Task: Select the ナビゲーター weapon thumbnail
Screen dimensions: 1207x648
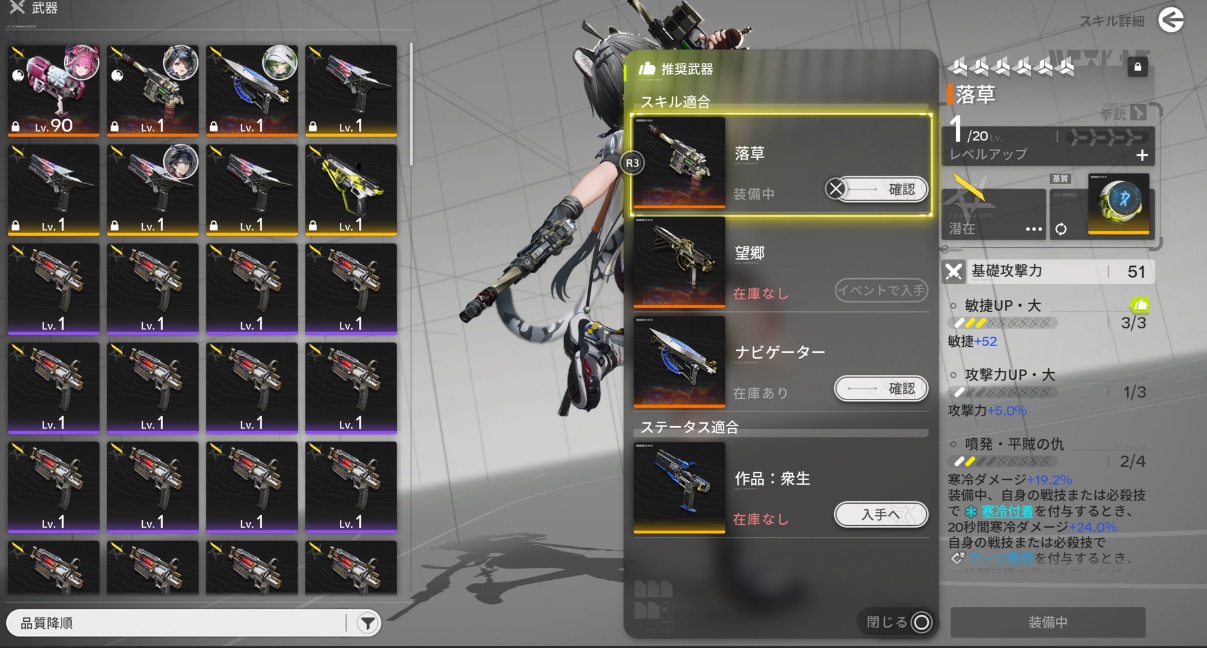Action: point(679,361)
